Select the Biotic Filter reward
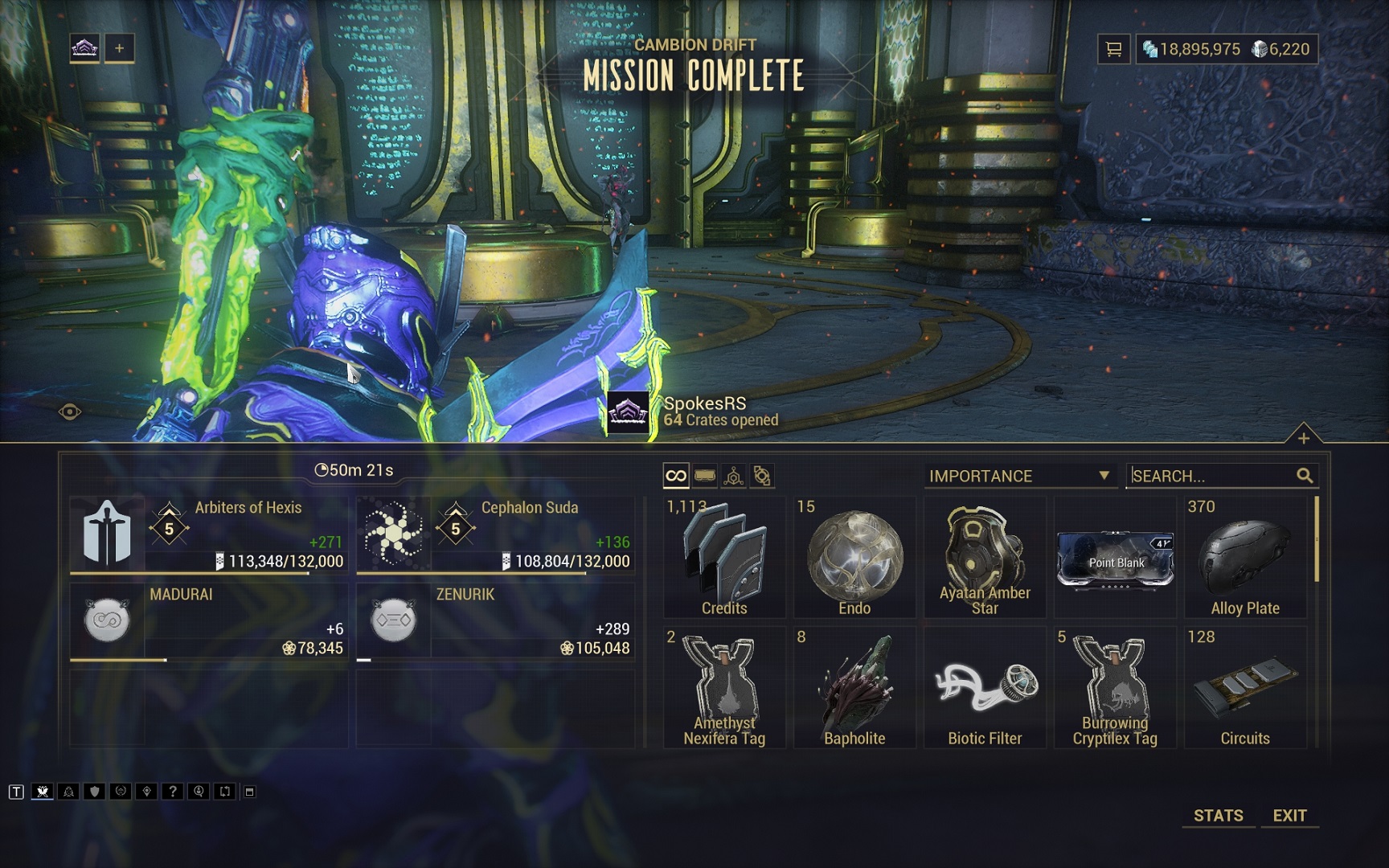The width and height of the screenshot is (1389, 868). coord(985,689)
